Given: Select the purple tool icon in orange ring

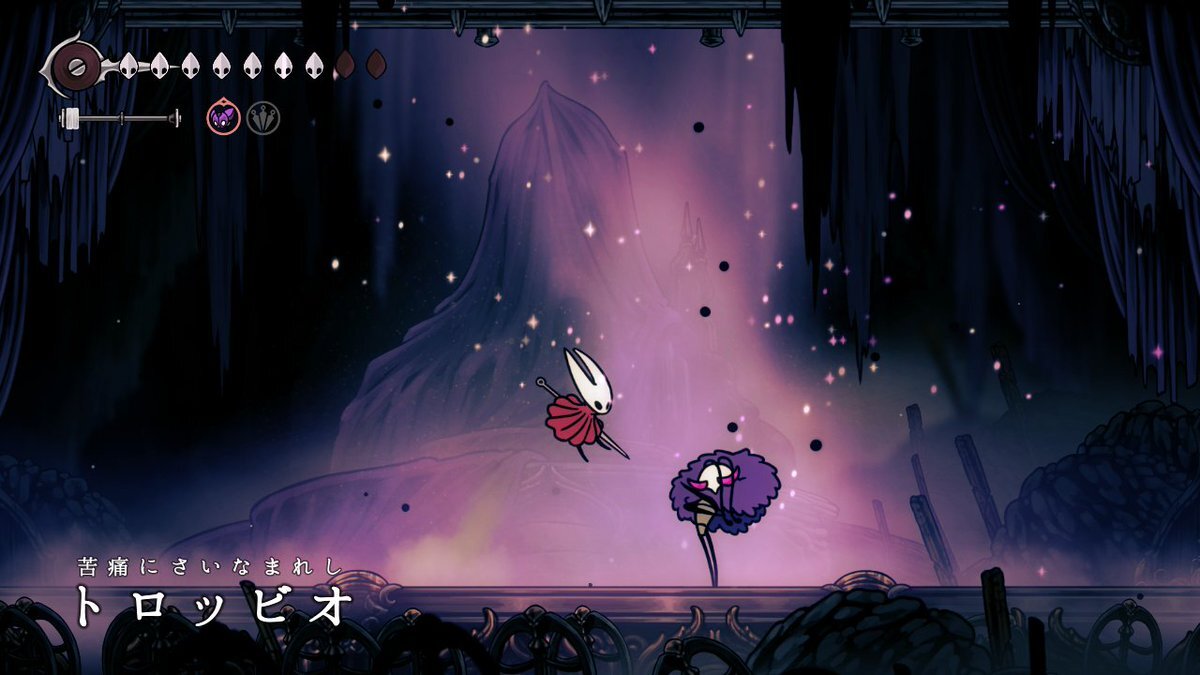Looking at the screenshot, I should [224, 118].
